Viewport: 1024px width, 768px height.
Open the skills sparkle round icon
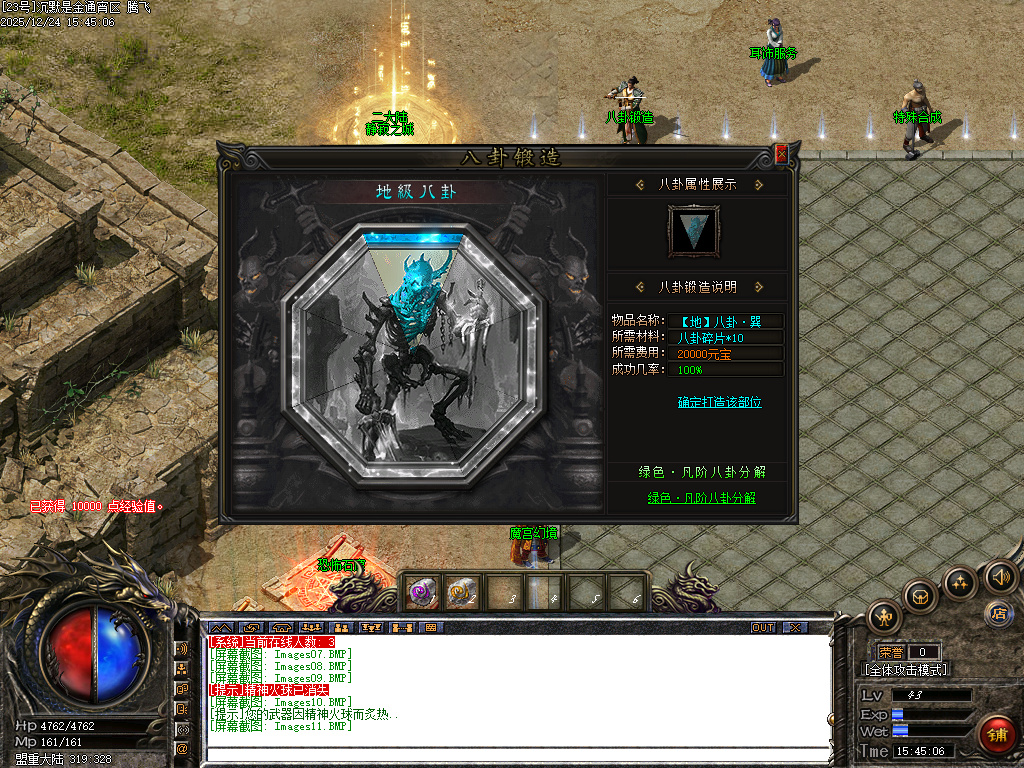(960, 582)
